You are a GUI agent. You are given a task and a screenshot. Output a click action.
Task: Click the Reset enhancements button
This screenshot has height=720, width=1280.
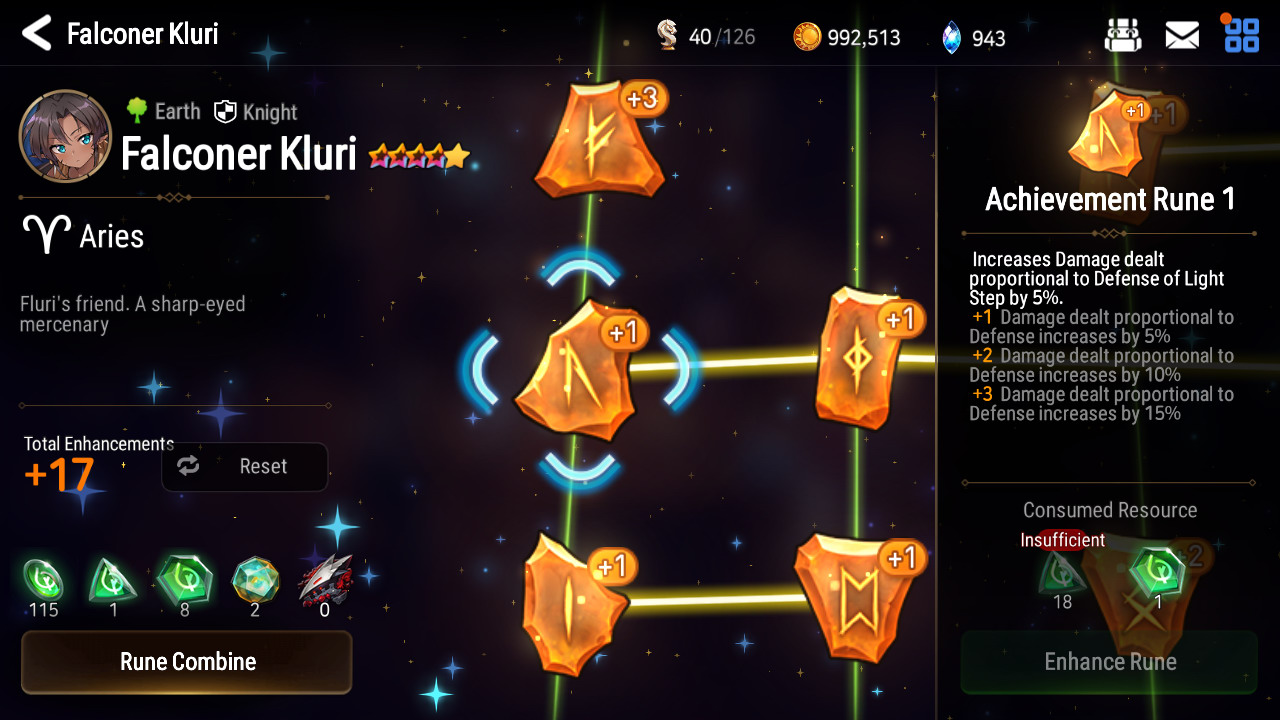(245, 467)
